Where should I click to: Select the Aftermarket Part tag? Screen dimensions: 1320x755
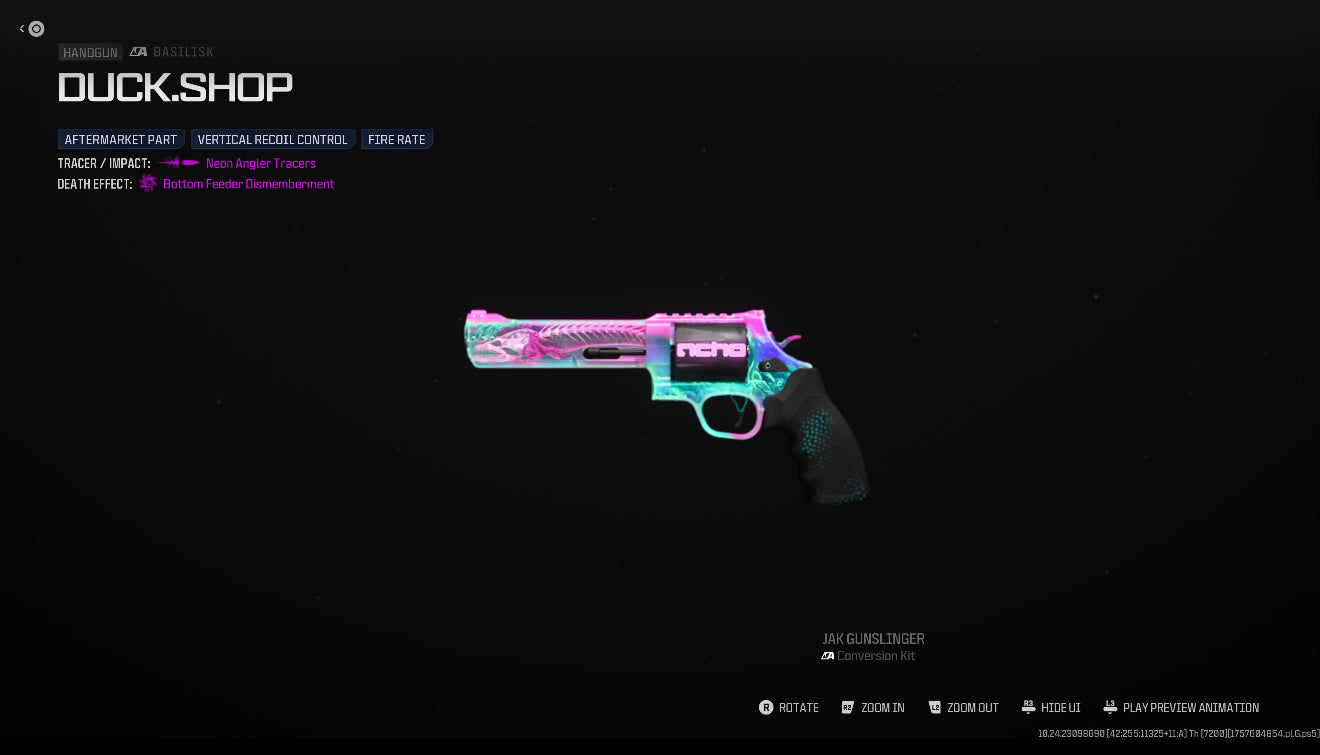coord(121,140)
